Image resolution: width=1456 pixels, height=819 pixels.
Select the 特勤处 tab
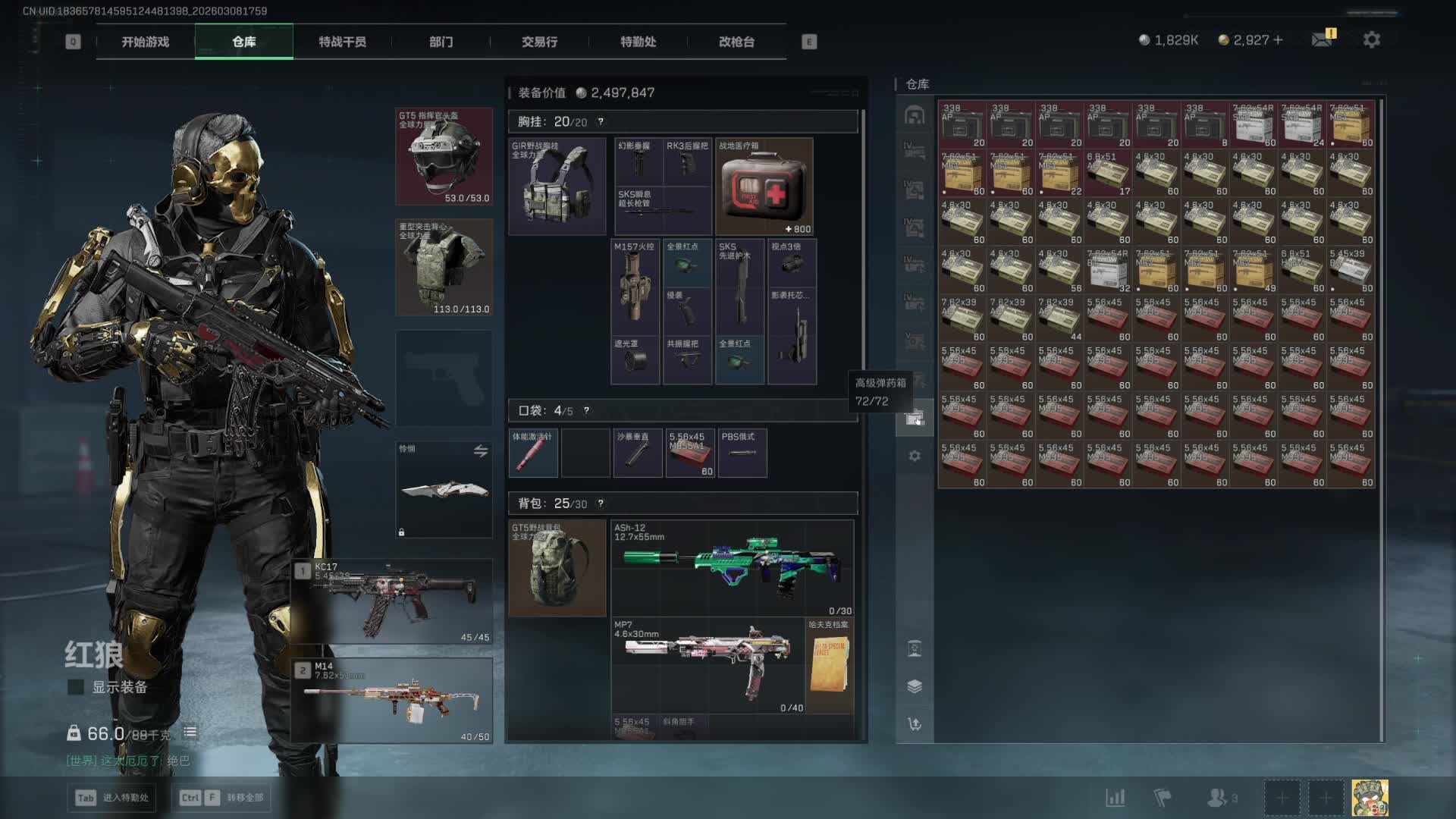pyautogui.click(x=638, y=42)
